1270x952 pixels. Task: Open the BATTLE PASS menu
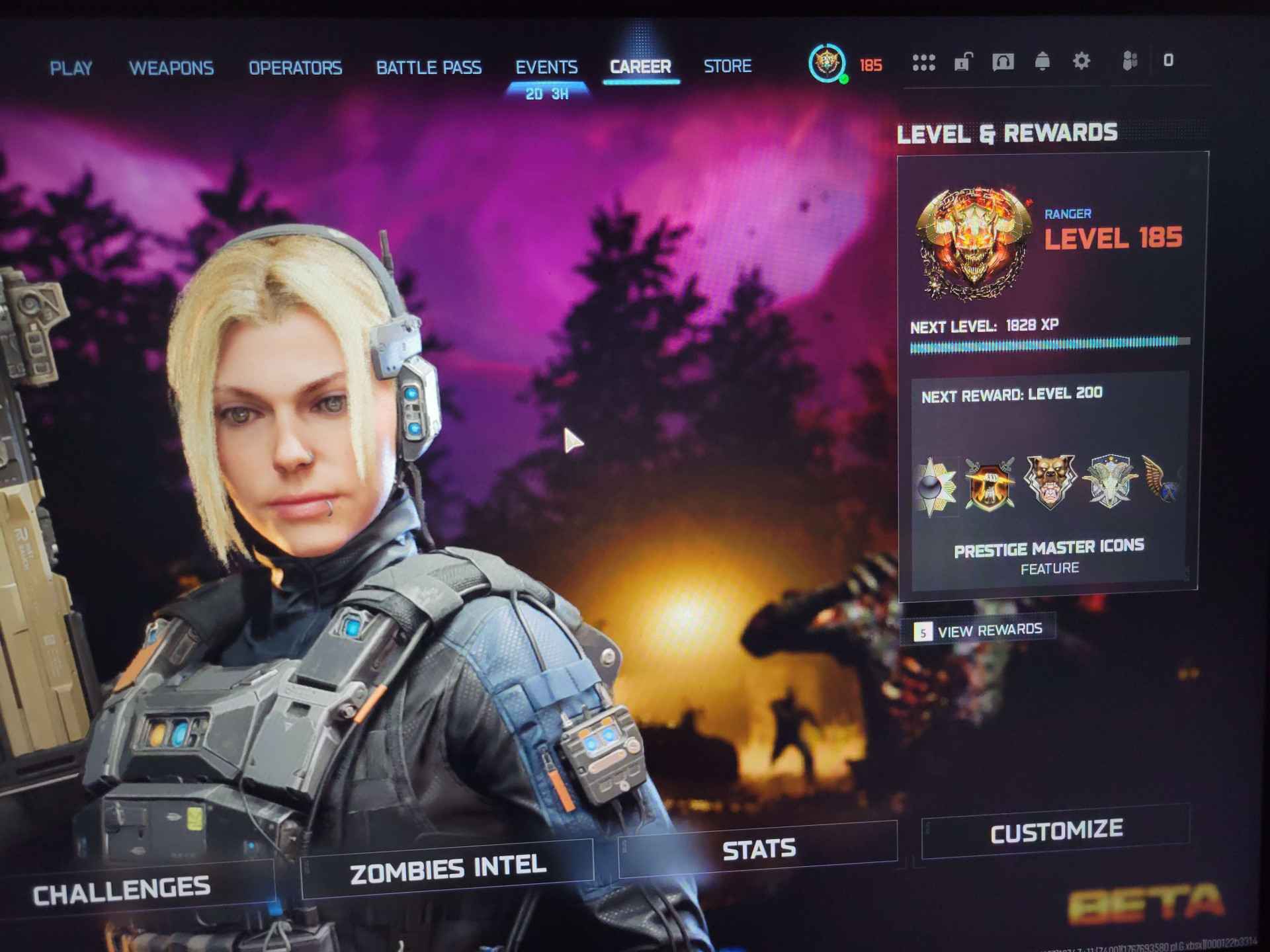click(429, 67)
